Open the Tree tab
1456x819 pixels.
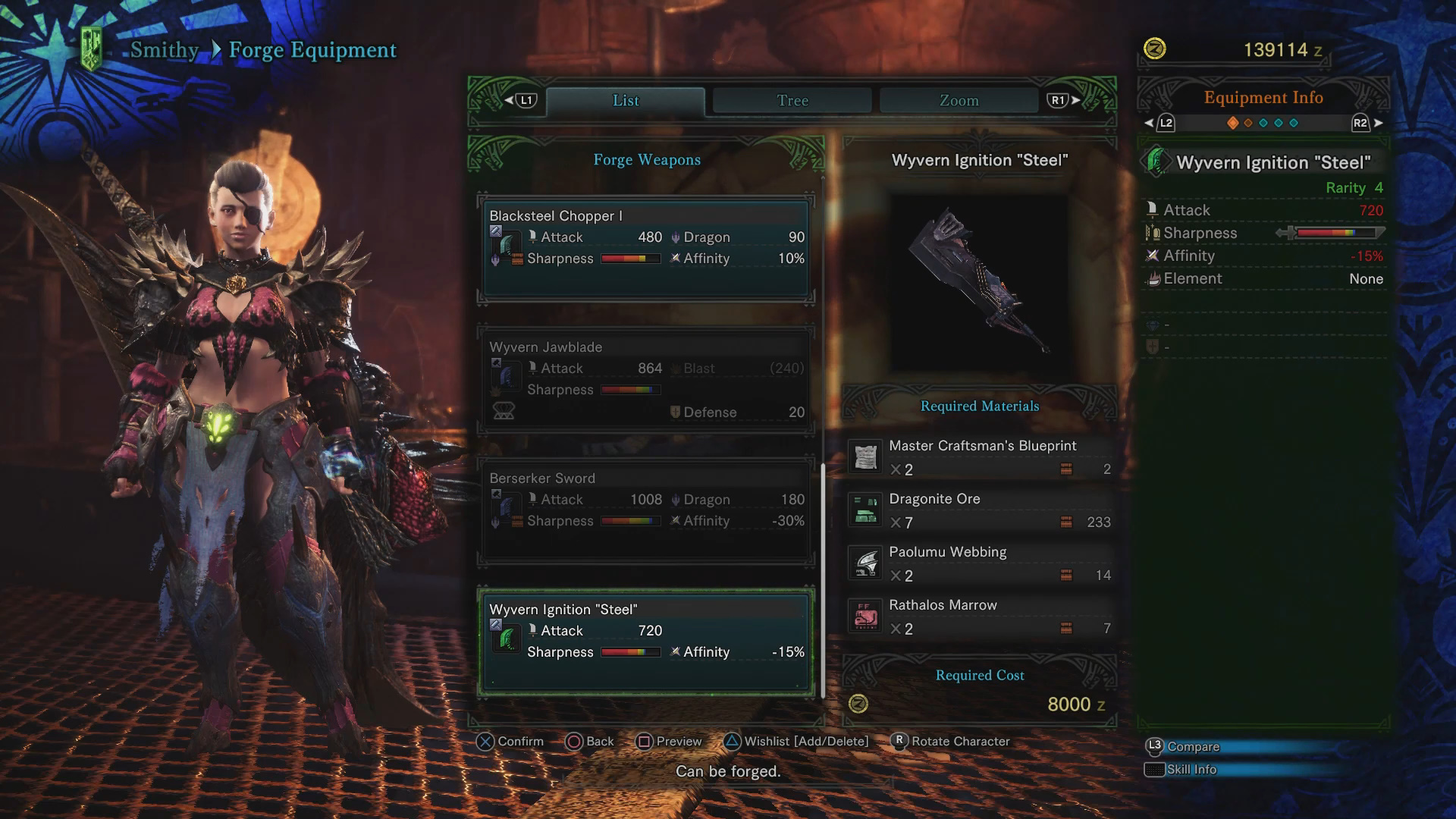(x=792, y=101)
